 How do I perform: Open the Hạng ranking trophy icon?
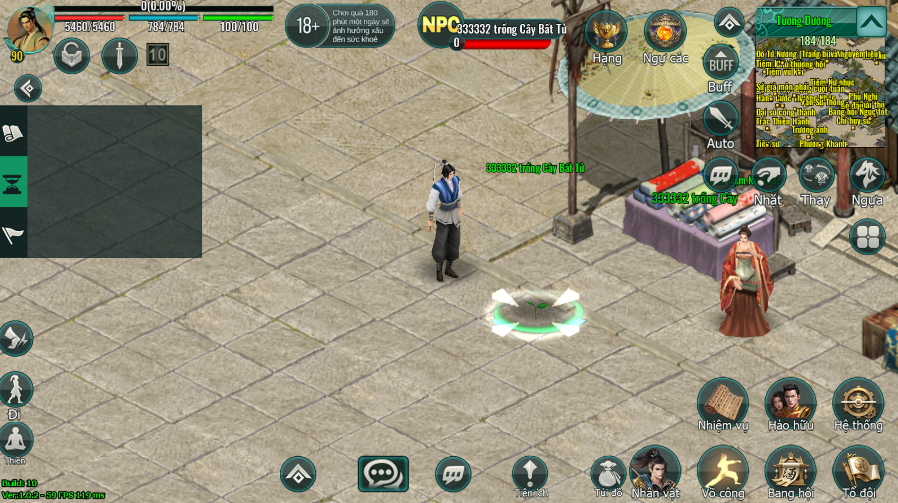(x=606, y=32)
